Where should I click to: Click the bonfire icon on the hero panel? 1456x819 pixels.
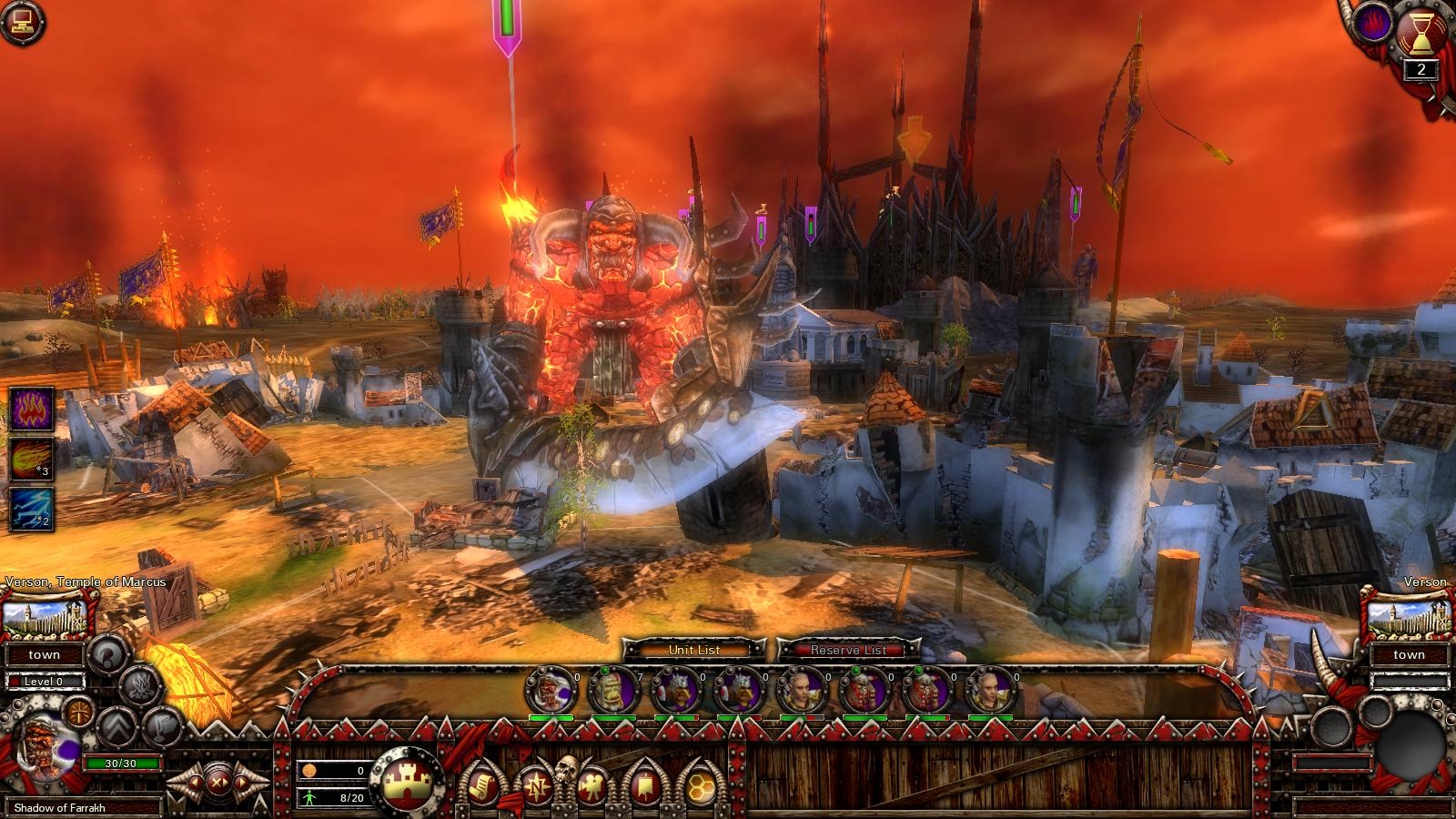pyautogui.click(x=140, y=687)
